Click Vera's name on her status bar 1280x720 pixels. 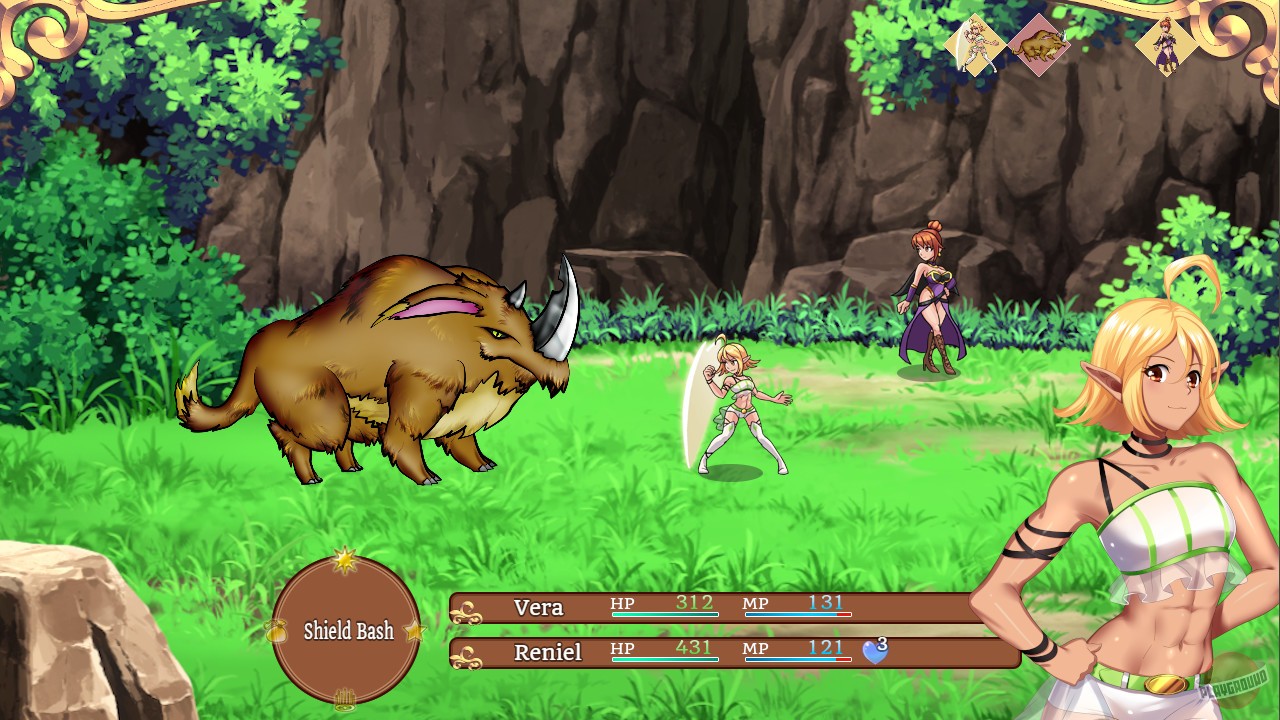coord(538,607)
